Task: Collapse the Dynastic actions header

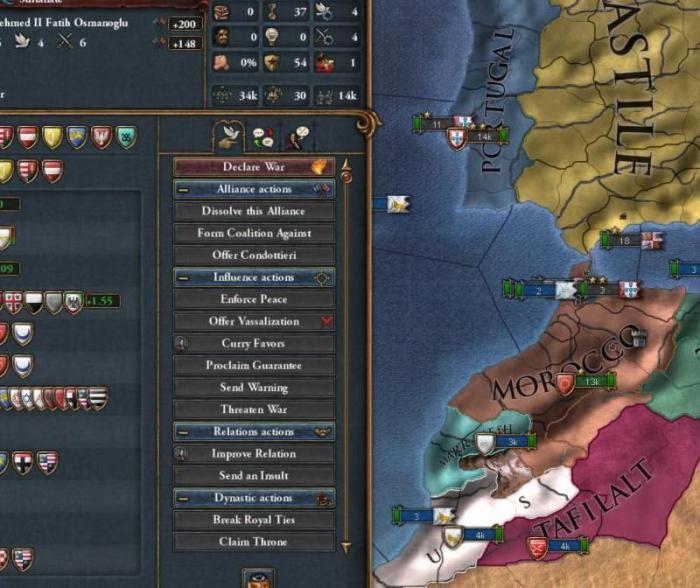Action: click(x=183, y=498)
